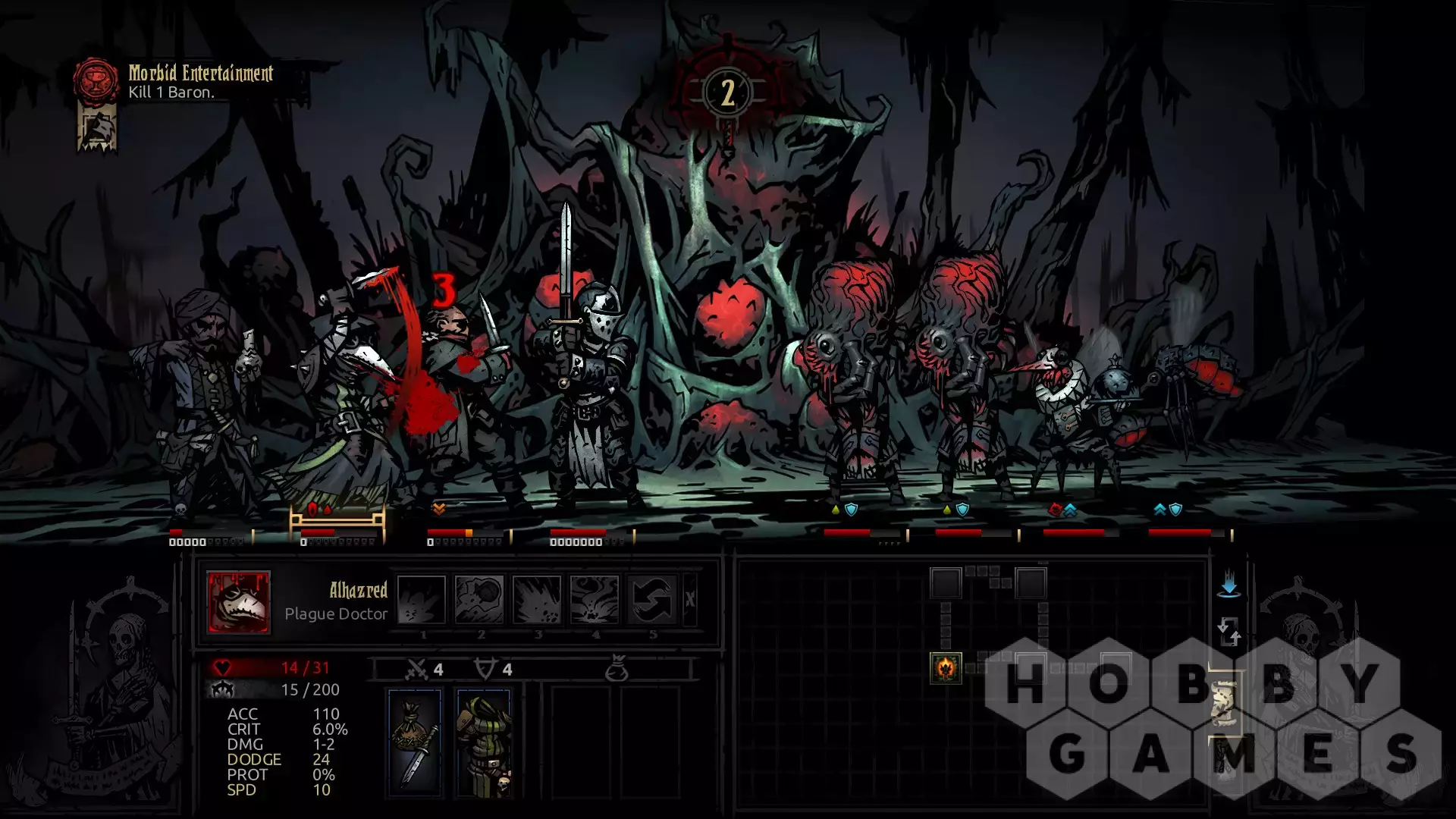
Task: Activate the second skill with the grenade icon
Action: 479,599
